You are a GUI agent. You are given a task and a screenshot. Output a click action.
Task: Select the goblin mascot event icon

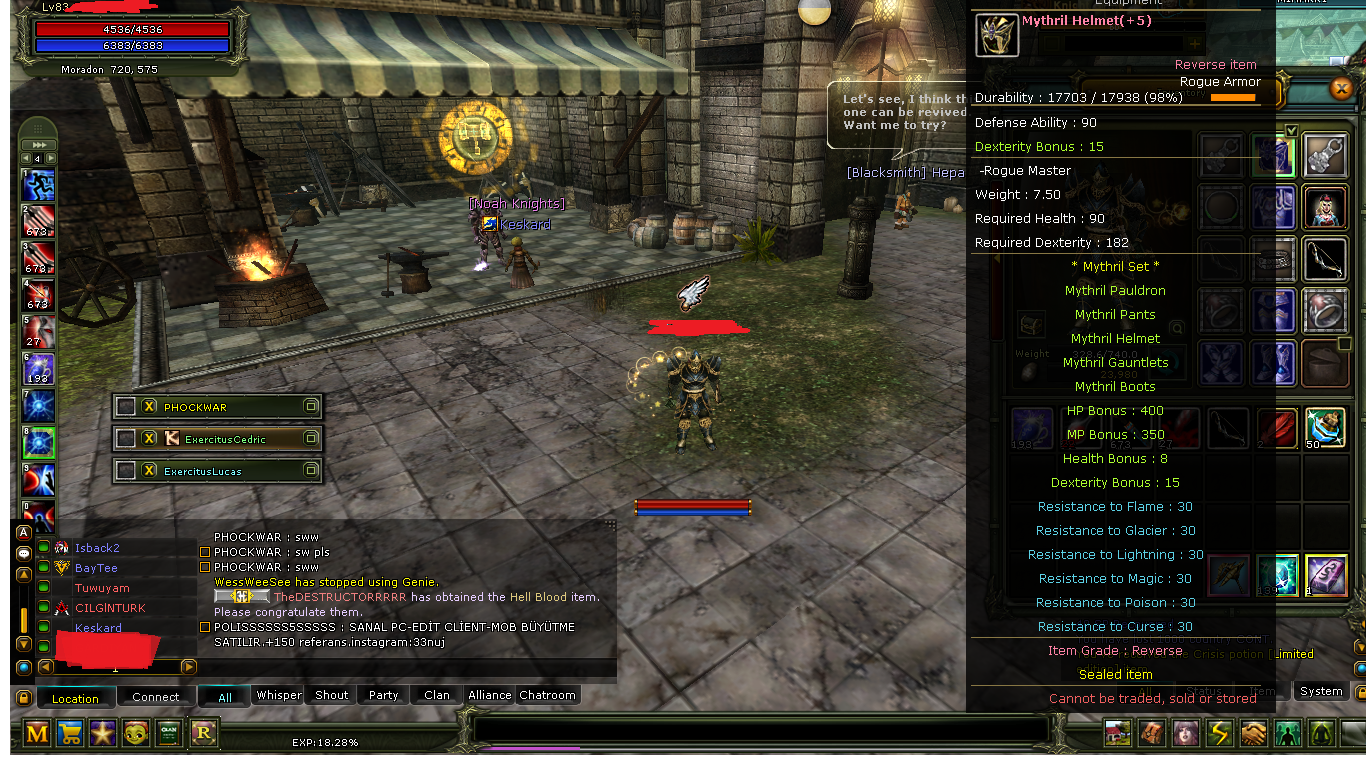coord(134,733)
